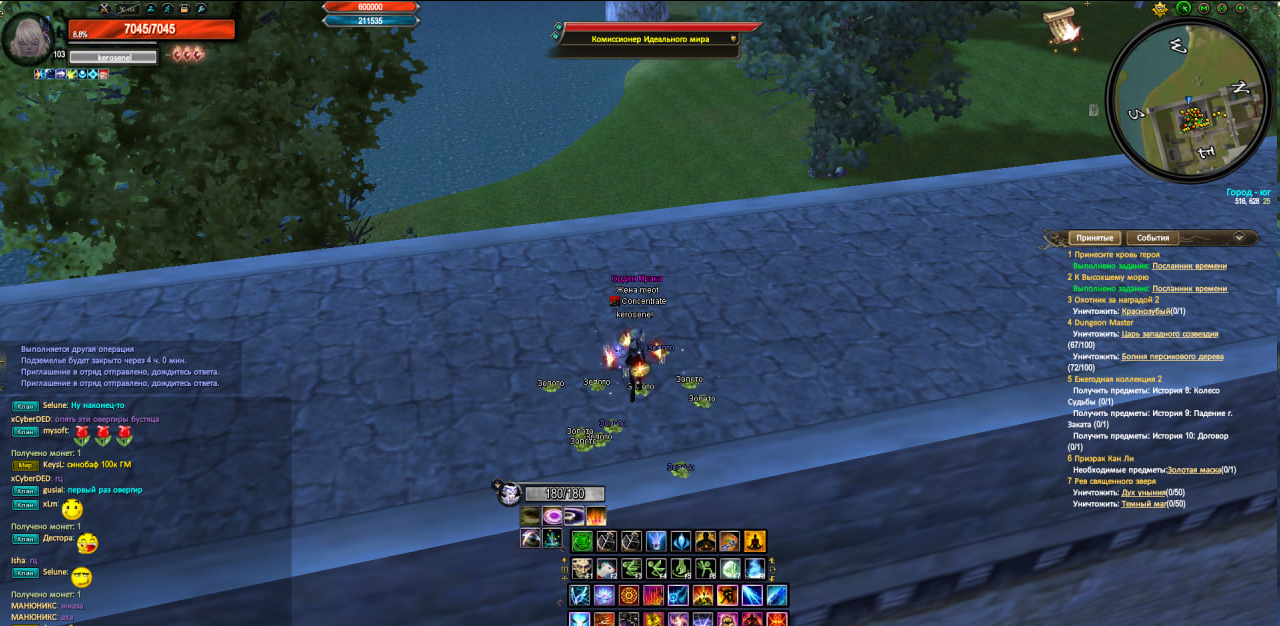The width and height of the screenshot is (1280, 626).
Task: Switch to the События tab
Action: 1153,238
